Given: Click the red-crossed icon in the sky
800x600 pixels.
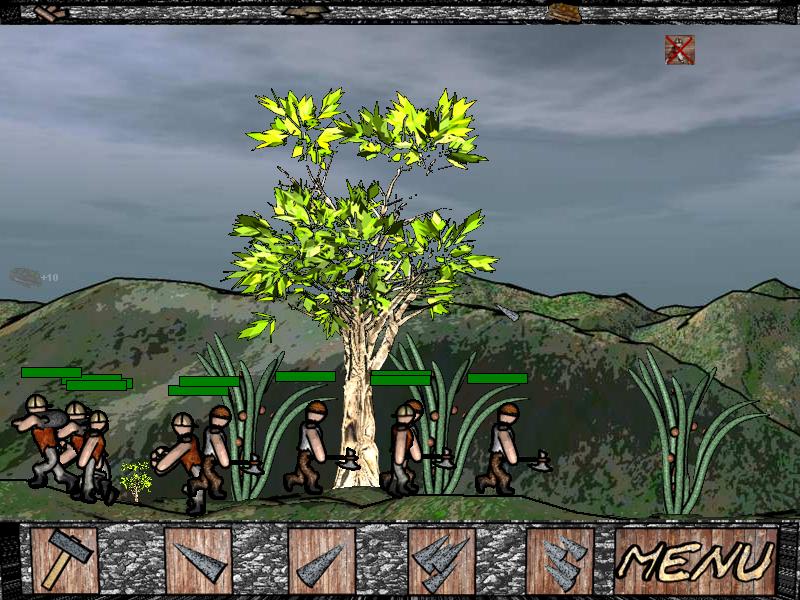Looking at the screenshot, I should tap(680, 50).
